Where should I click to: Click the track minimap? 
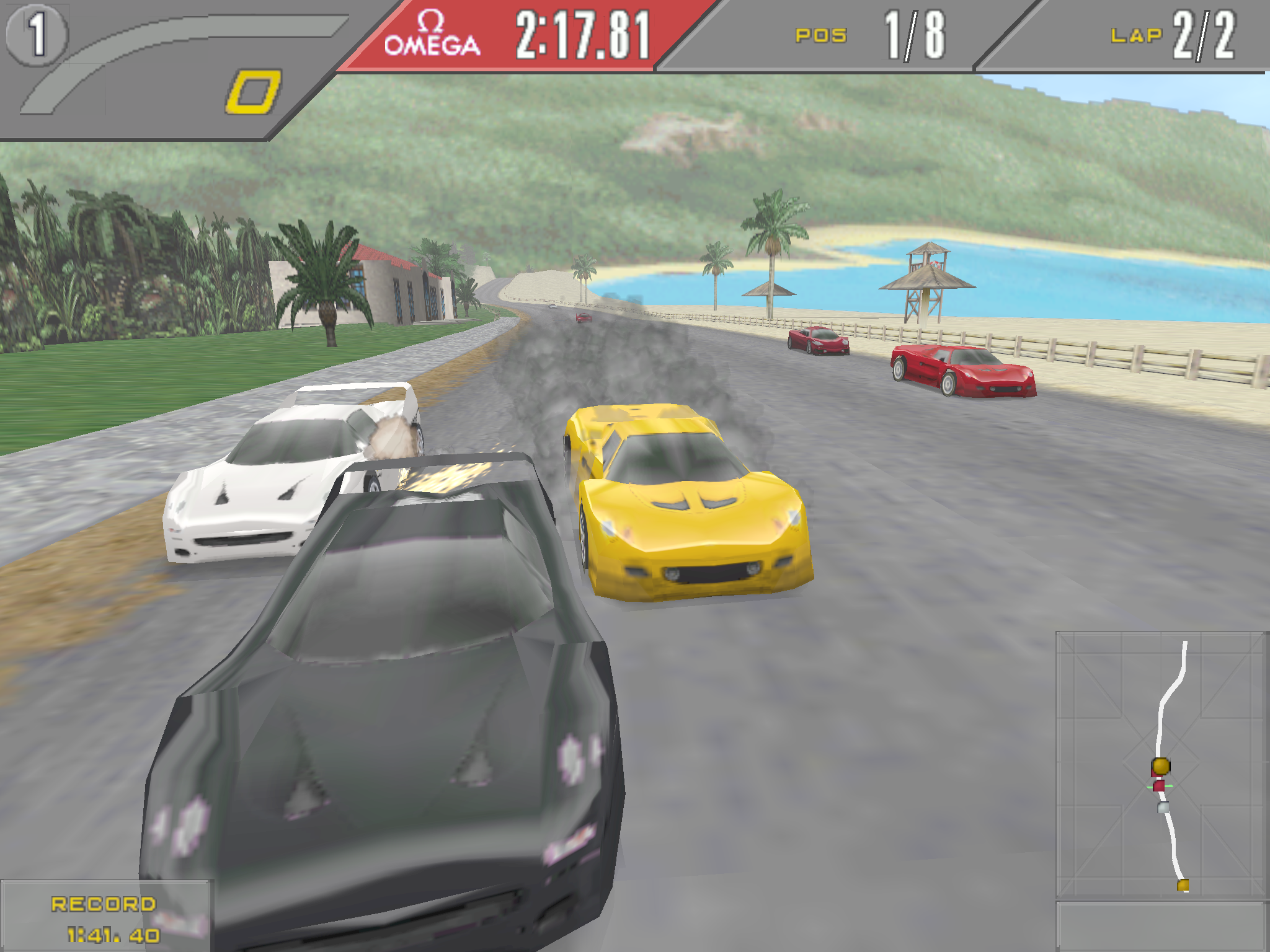click(1161, 765)
